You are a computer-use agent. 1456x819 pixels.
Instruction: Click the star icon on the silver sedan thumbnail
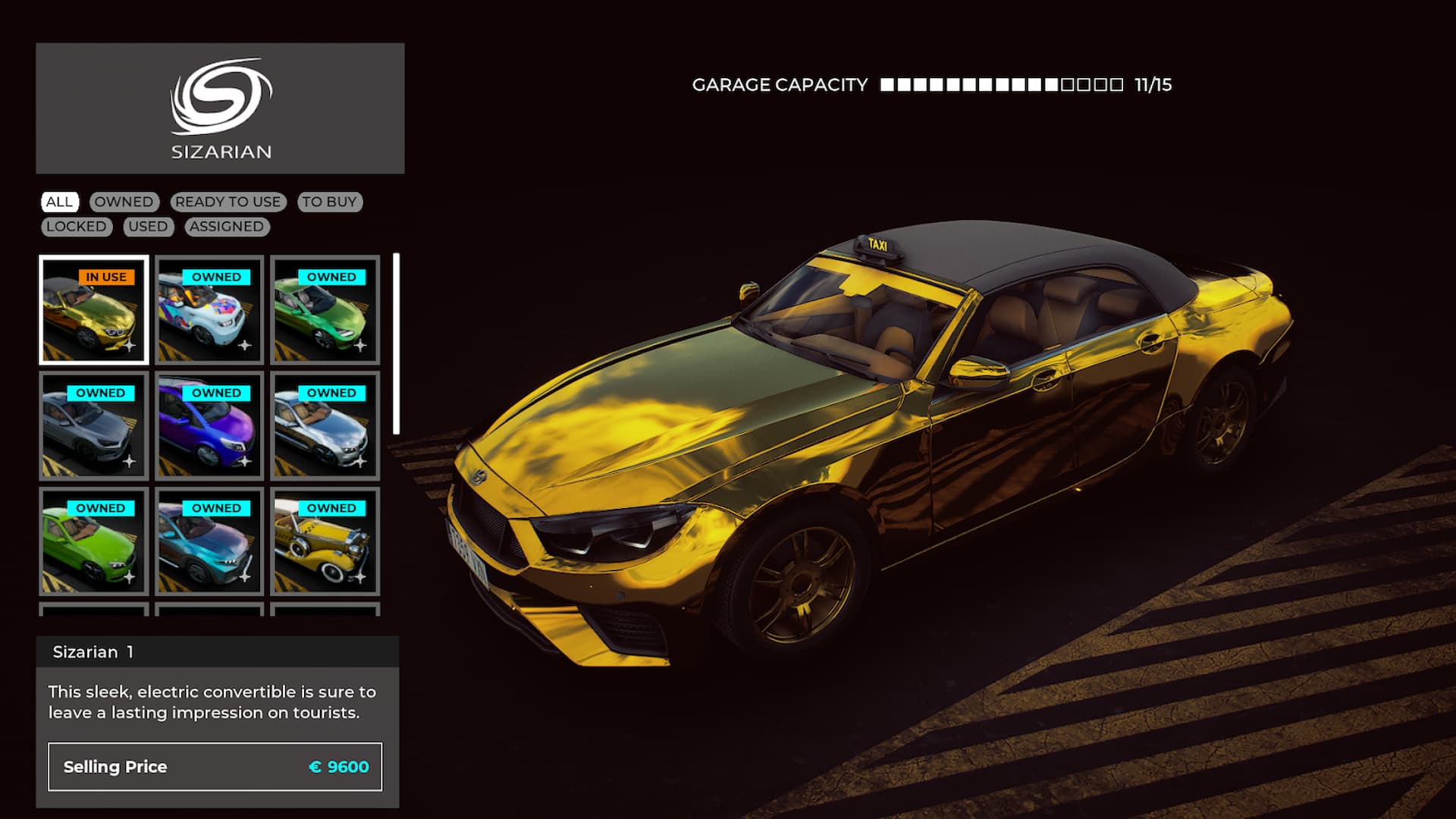130,461
